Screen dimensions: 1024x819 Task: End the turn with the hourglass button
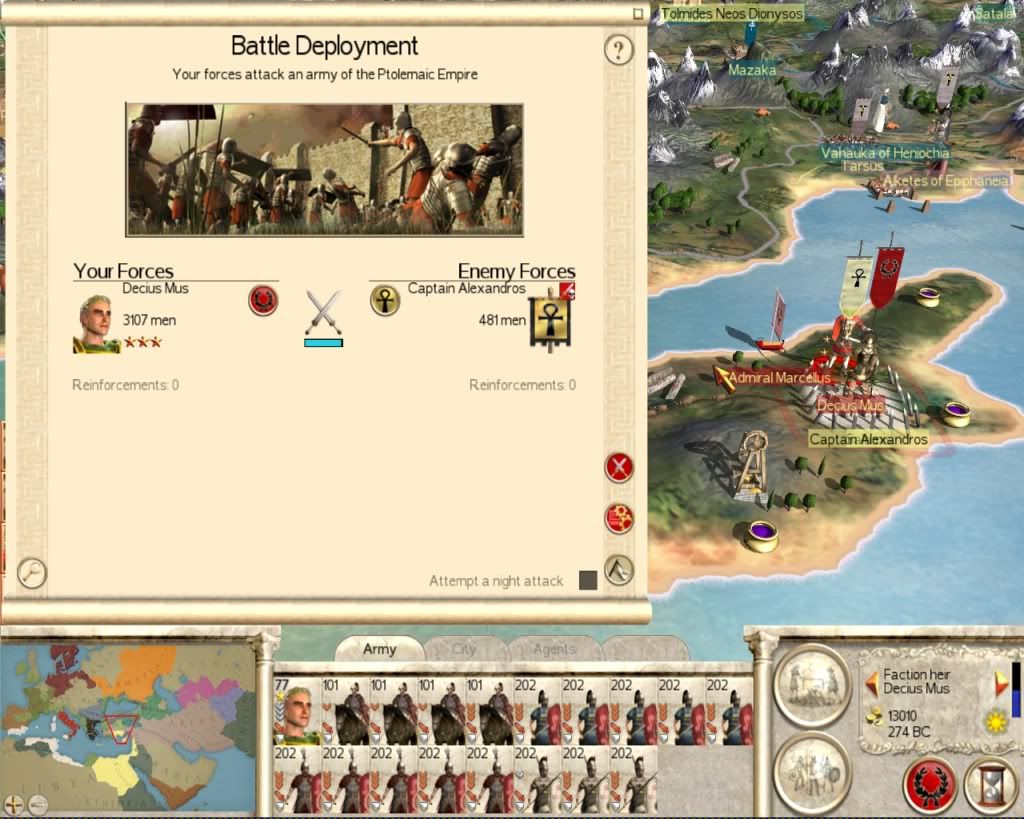point(990,785)
